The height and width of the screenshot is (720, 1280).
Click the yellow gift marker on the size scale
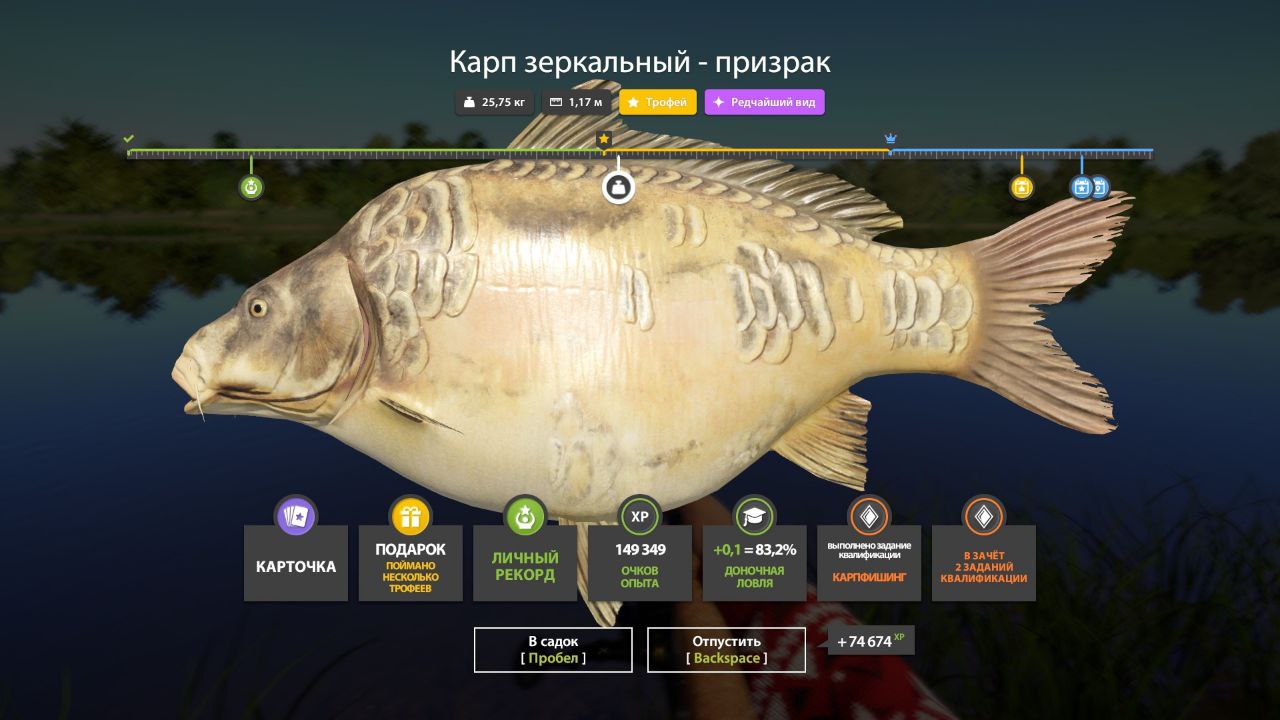click(x=1021, y=186)
